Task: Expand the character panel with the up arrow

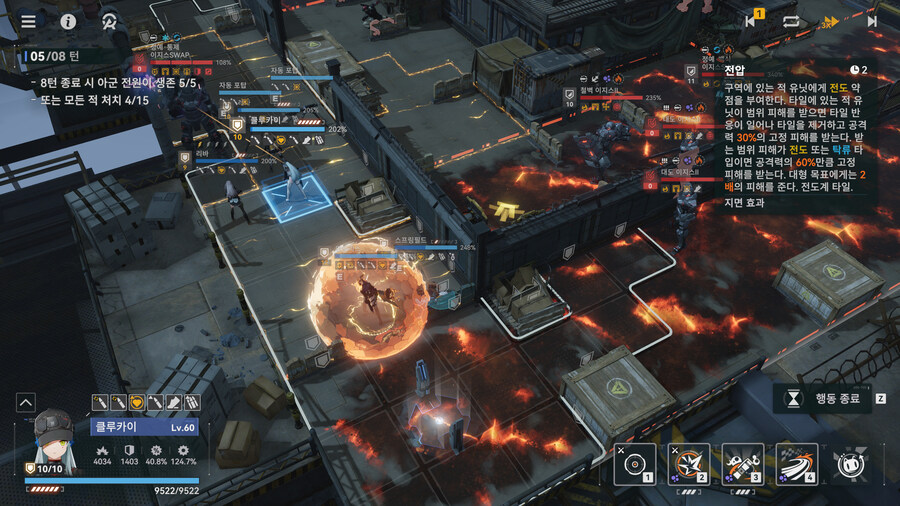Action: point(27,402)
